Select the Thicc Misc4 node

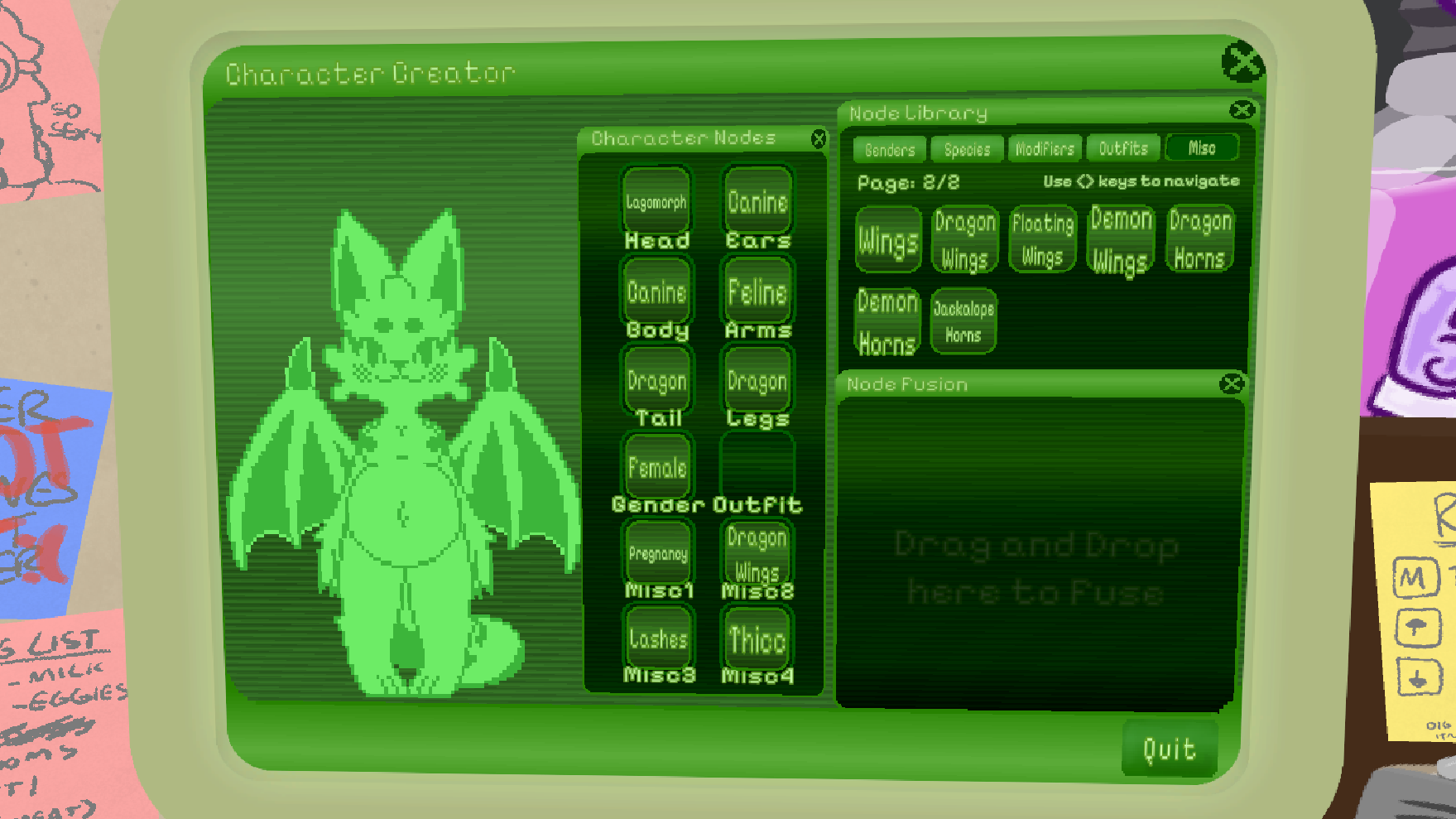(x=756, y=638)
